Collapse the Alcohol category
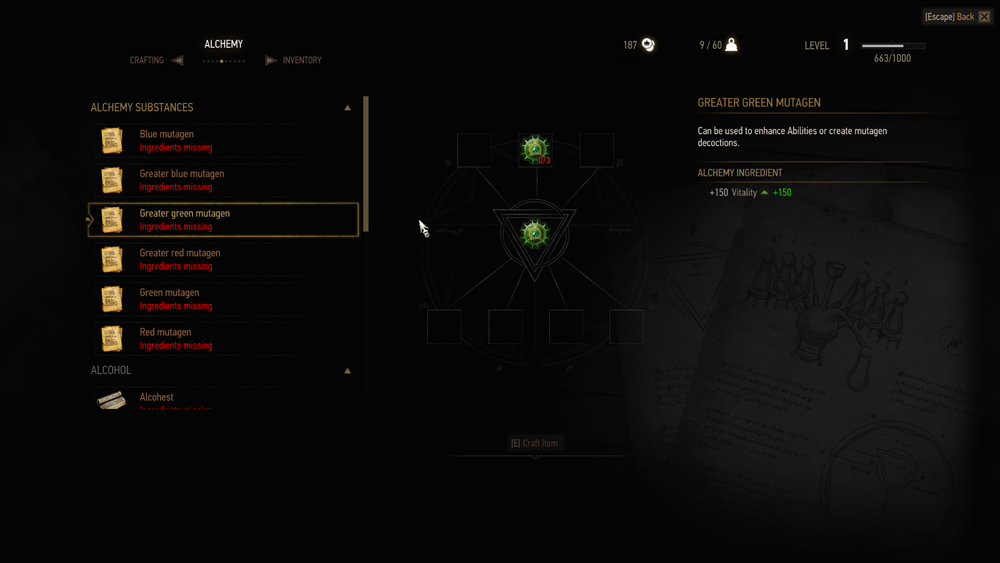Screen dimensions: 1000x563 pos(348,370)
